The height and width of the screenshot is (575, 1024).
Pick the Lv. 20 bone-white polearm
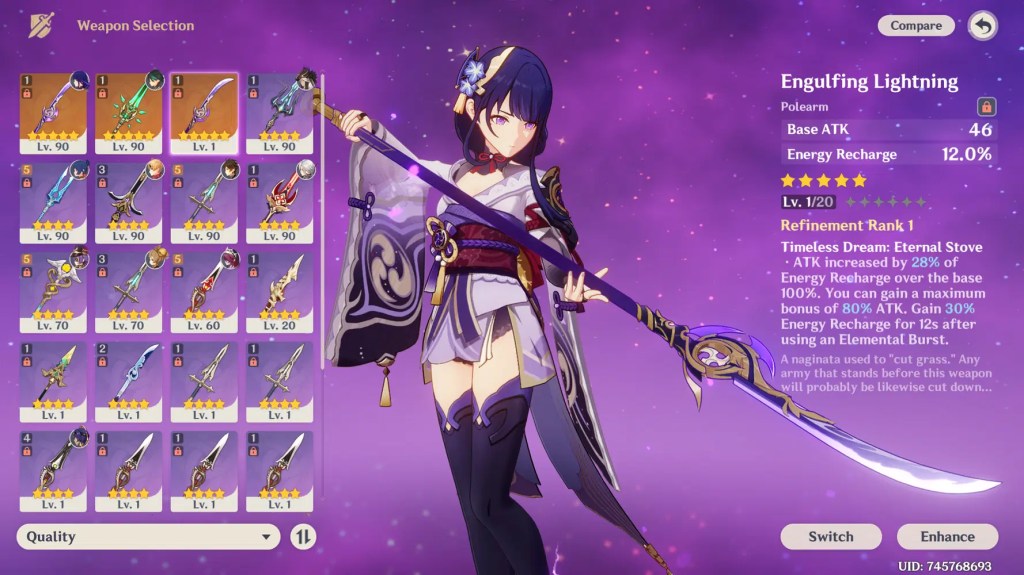279,289
